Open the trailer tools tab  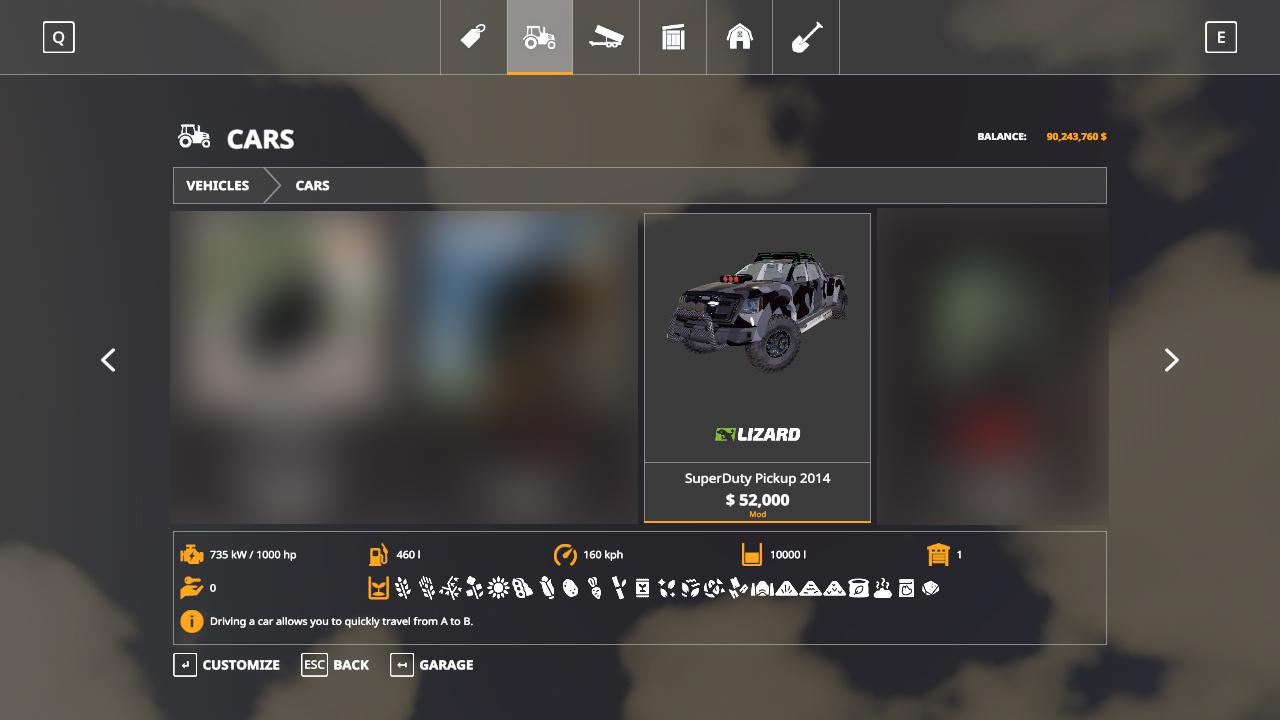pos(606,37)
